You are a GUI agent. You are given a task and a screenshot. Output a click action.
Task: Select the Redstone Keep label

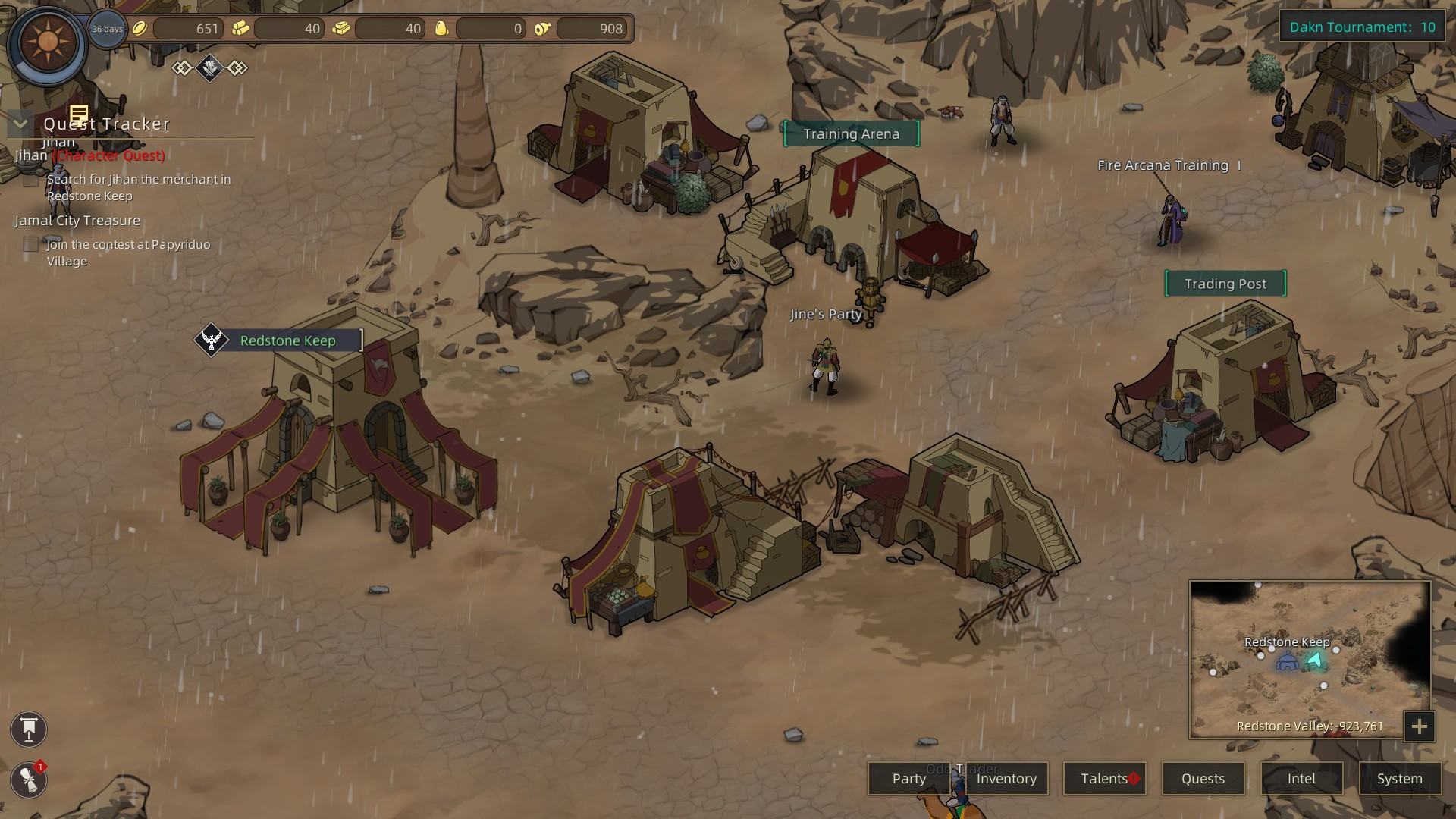pyautogui.click(x=287, y=340)
